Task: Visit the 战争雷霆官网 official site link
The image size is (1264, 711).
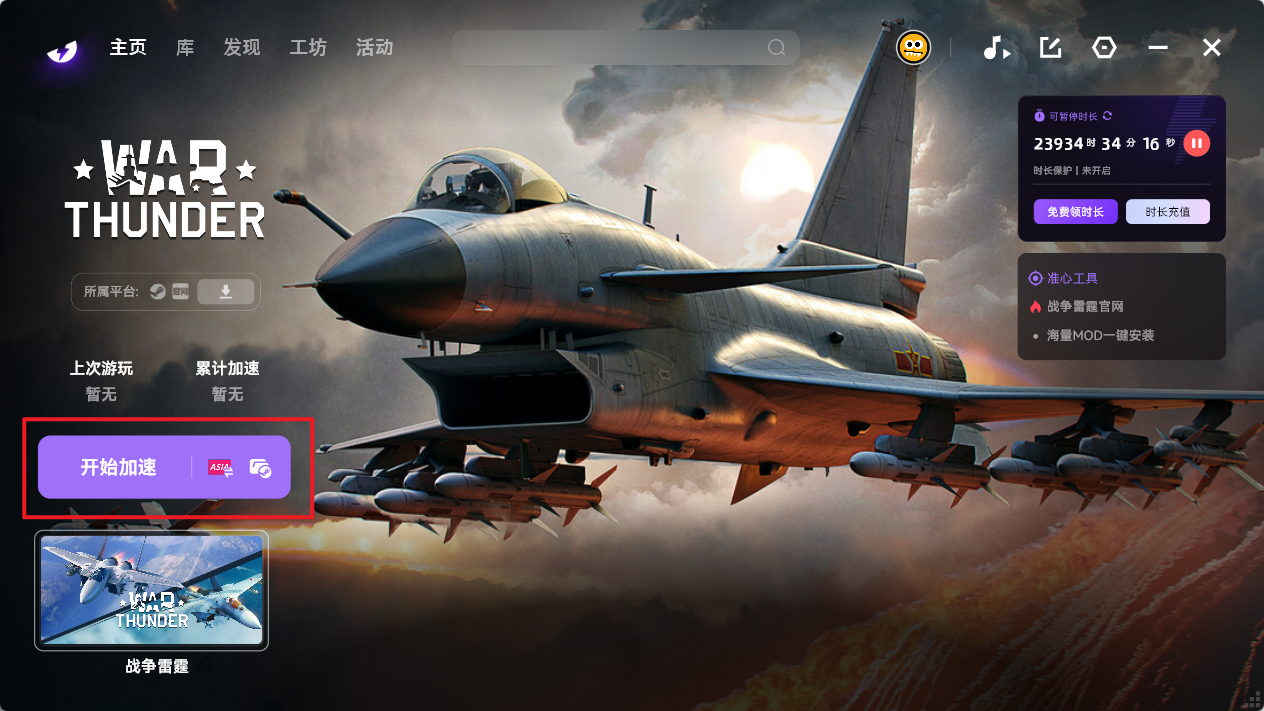Action: pyautogui.click(x=1085, y=307)
